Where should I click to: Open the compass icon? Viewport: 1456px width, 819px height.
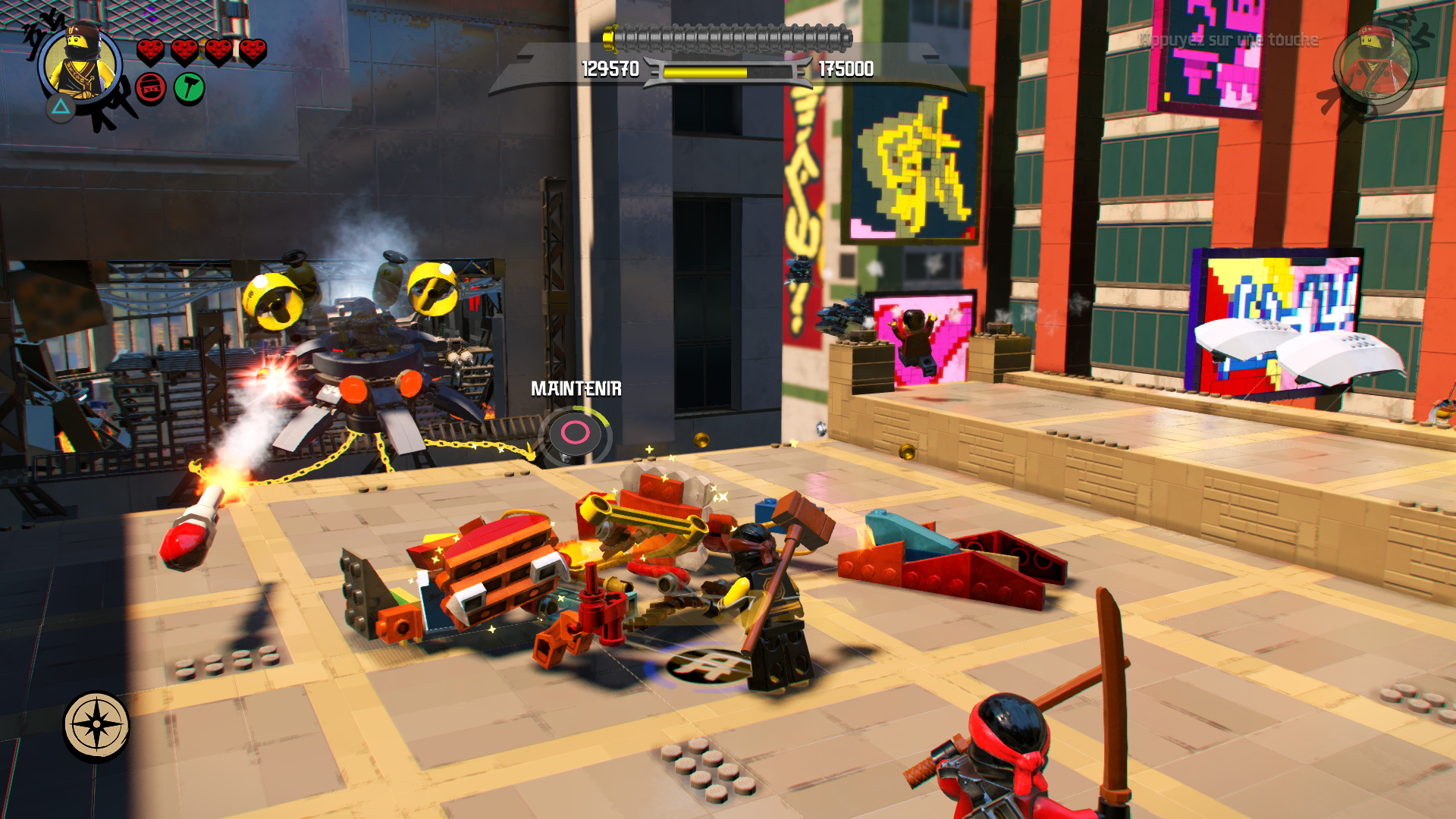point(96,725)
